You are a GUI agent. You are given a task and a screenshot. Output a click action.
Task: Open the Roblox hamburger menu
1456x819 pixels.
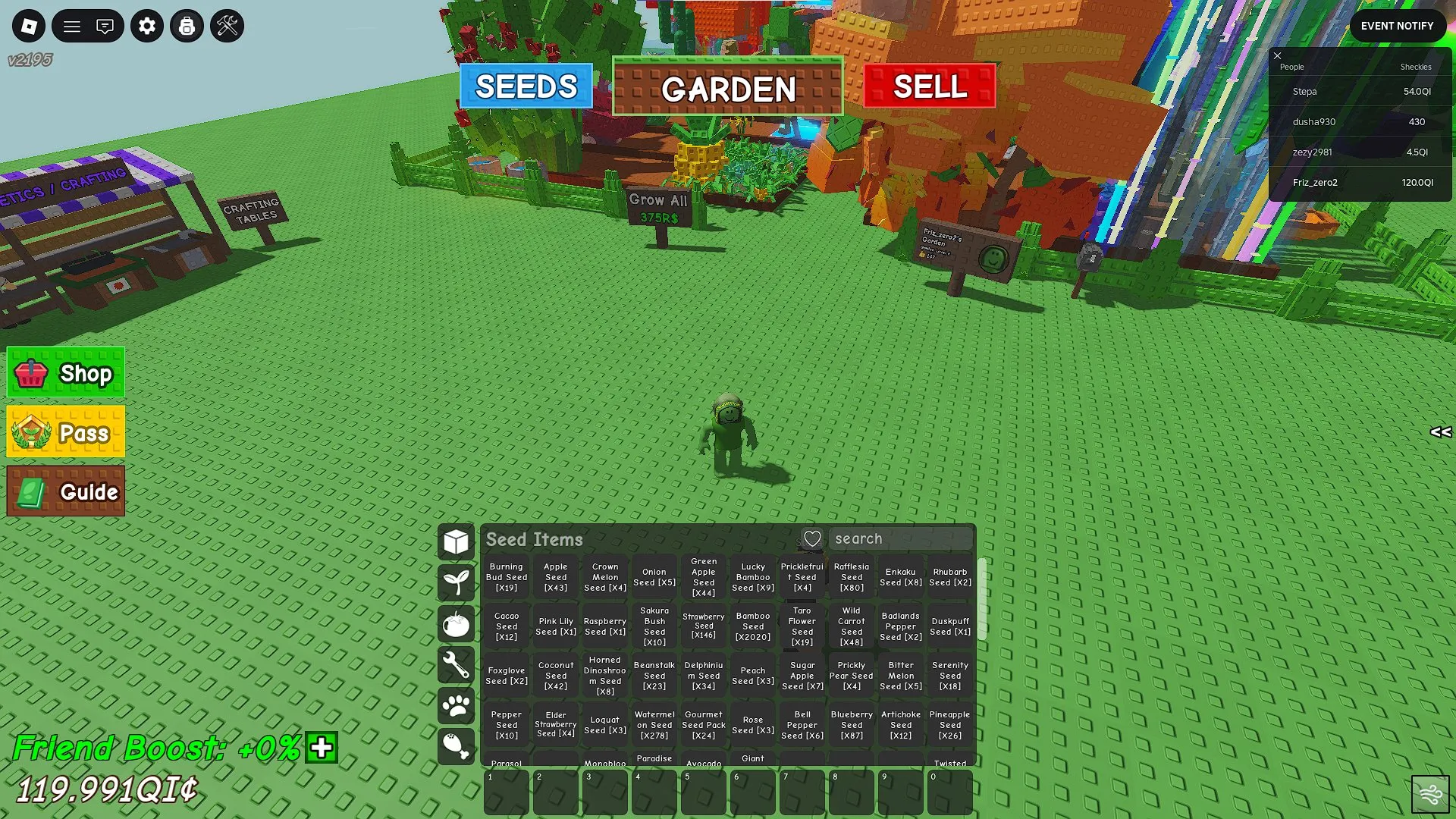click(72, 25)
